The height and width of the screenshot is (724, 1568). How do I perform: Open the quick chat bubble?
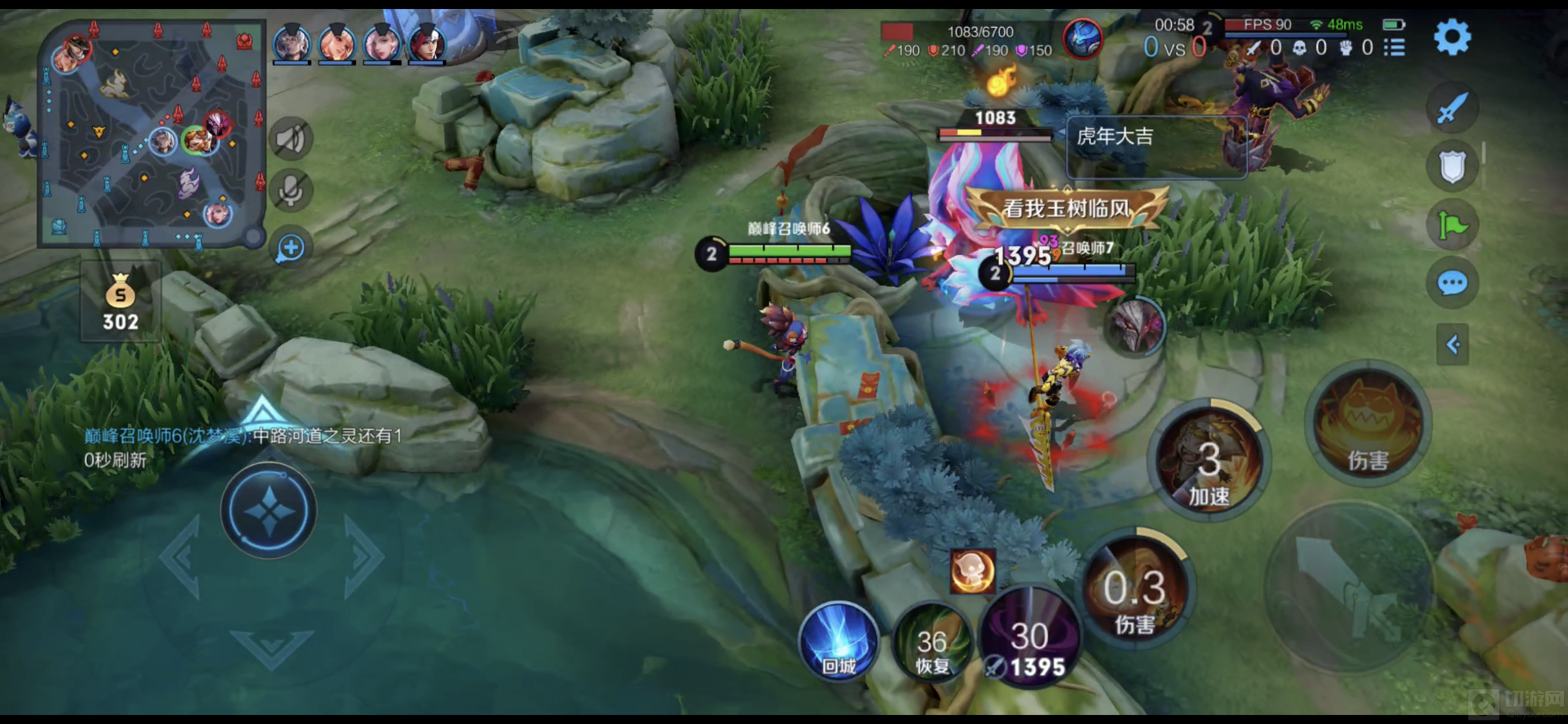click(1452, 283)
